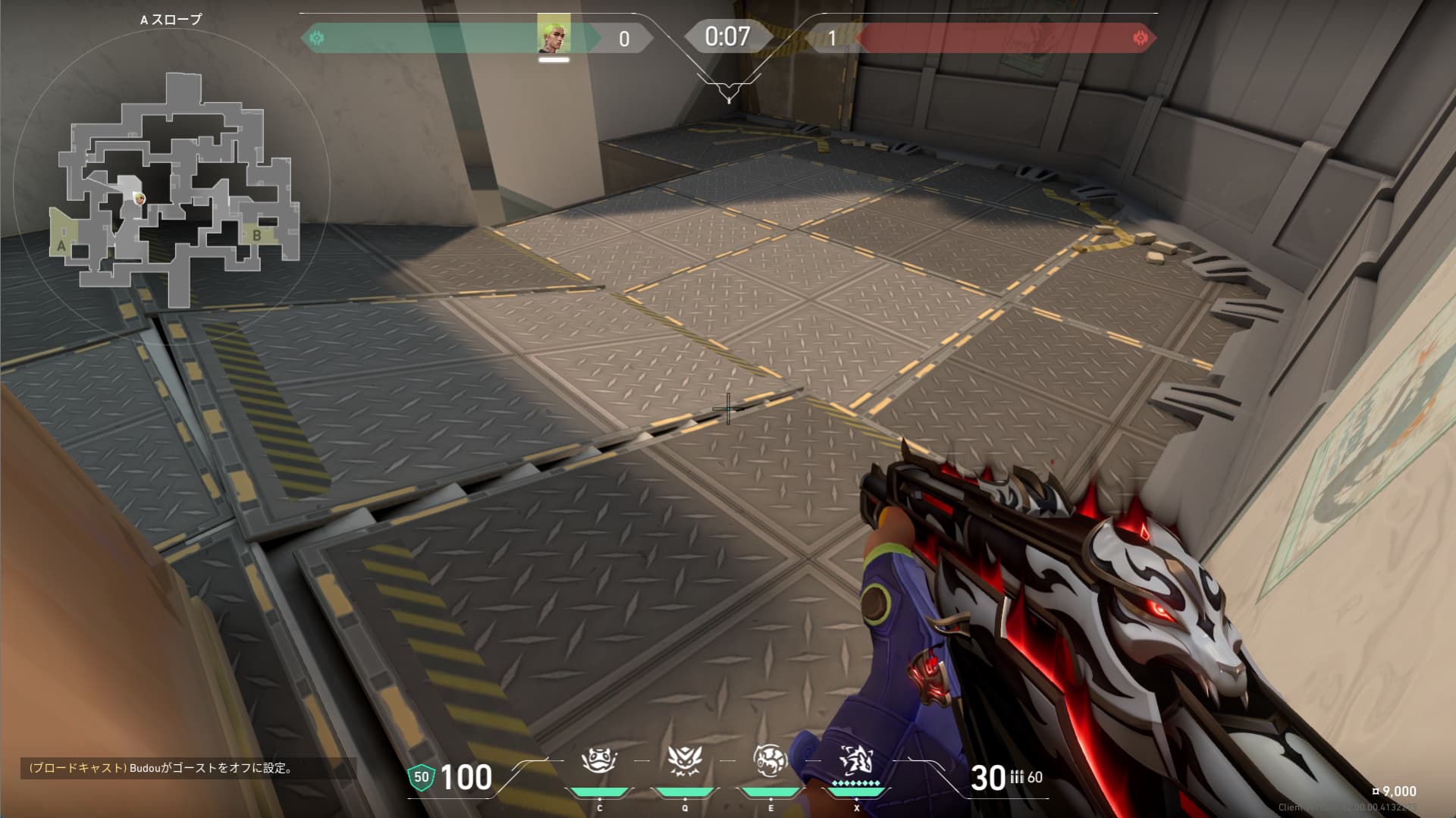
Task: Click the player marker on the minimap
Action: coord(139,198)
